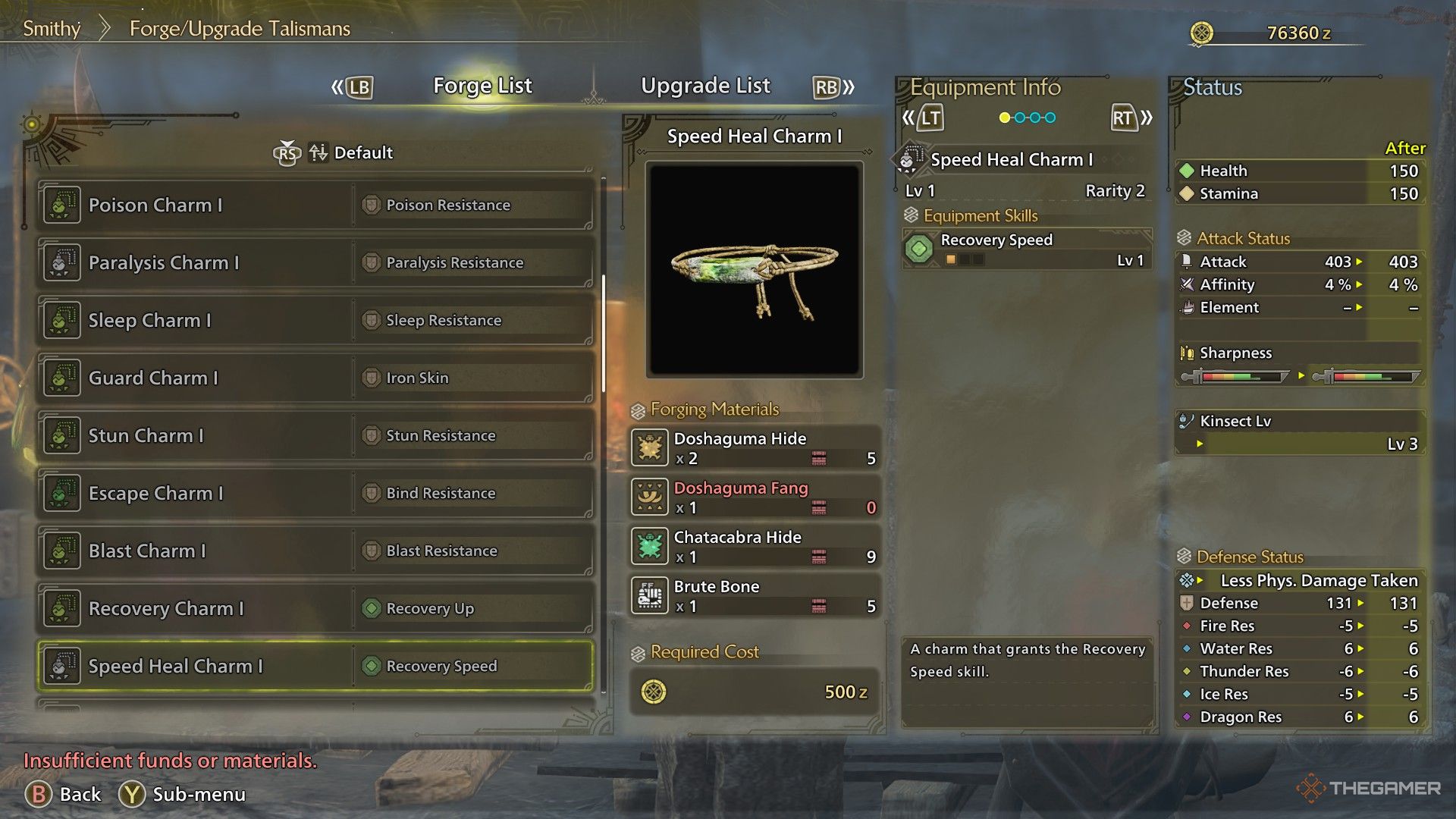Switch to the Upgrade List tab
The width and height of the screenshot is (1456, 819).
[x=705, y=86]
